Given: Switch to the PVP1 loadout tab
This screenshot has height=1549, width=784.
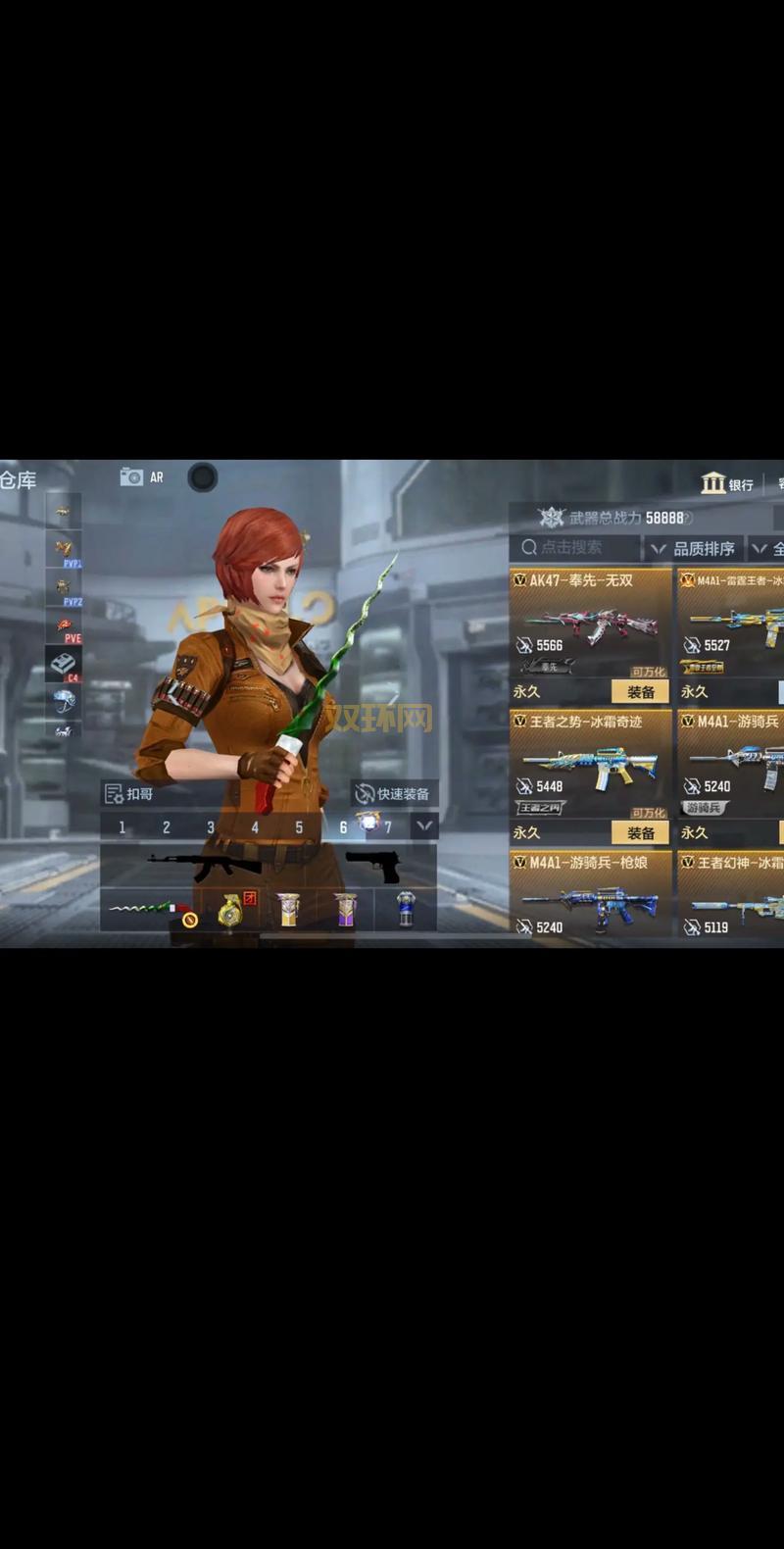Looking at the screenshot, I should pos(64,551).
